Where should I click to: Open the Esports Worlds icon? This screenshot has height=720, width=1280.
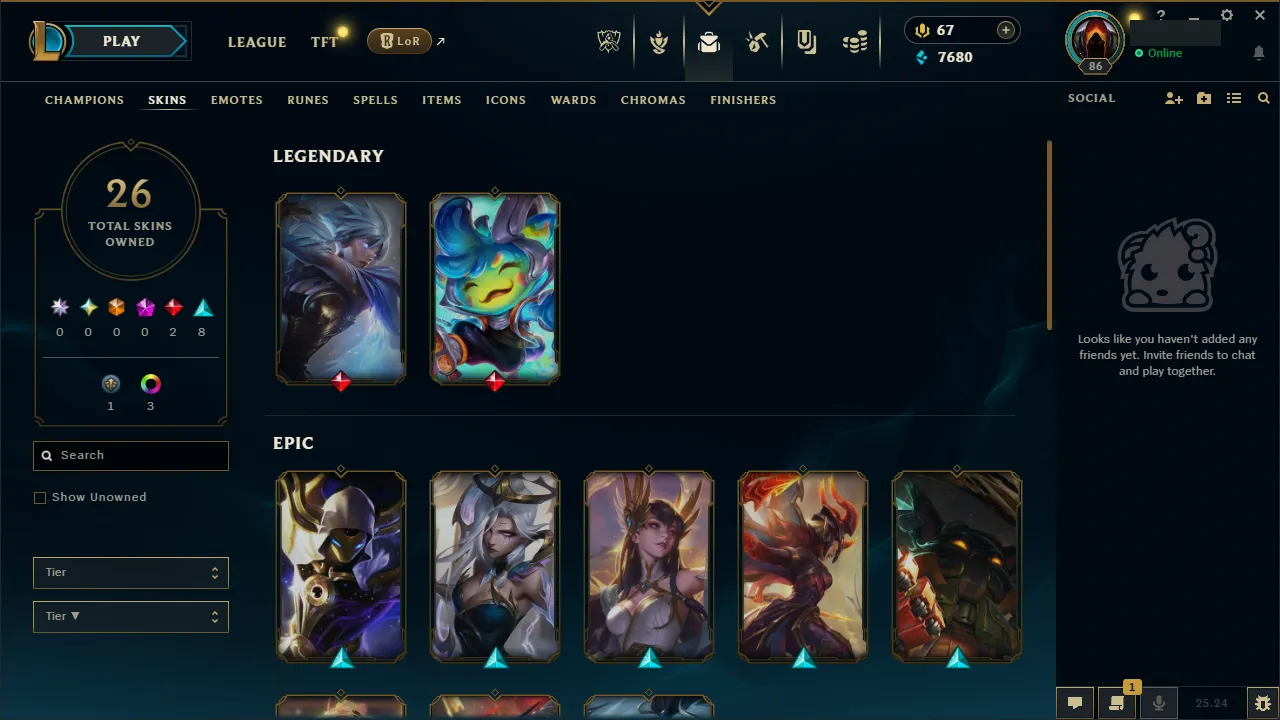610,42
